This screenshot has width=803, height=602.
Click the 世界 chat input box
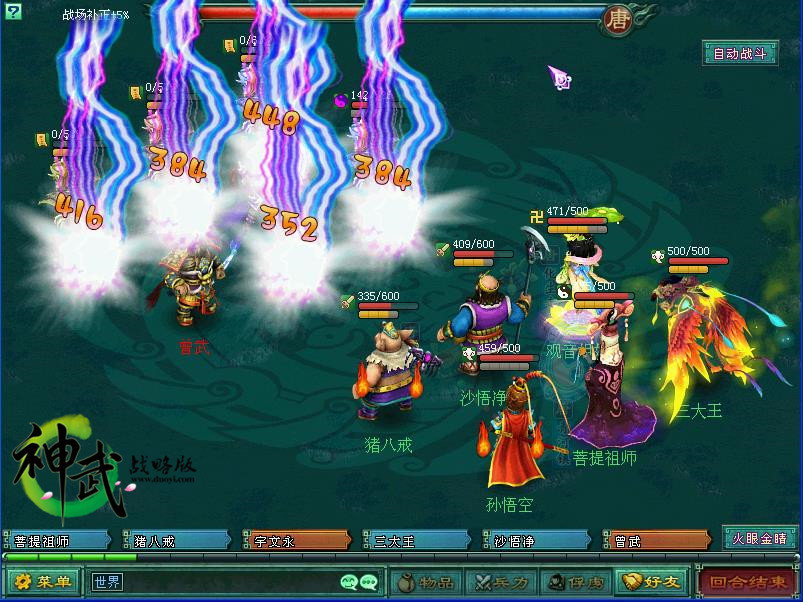point(210,581)
